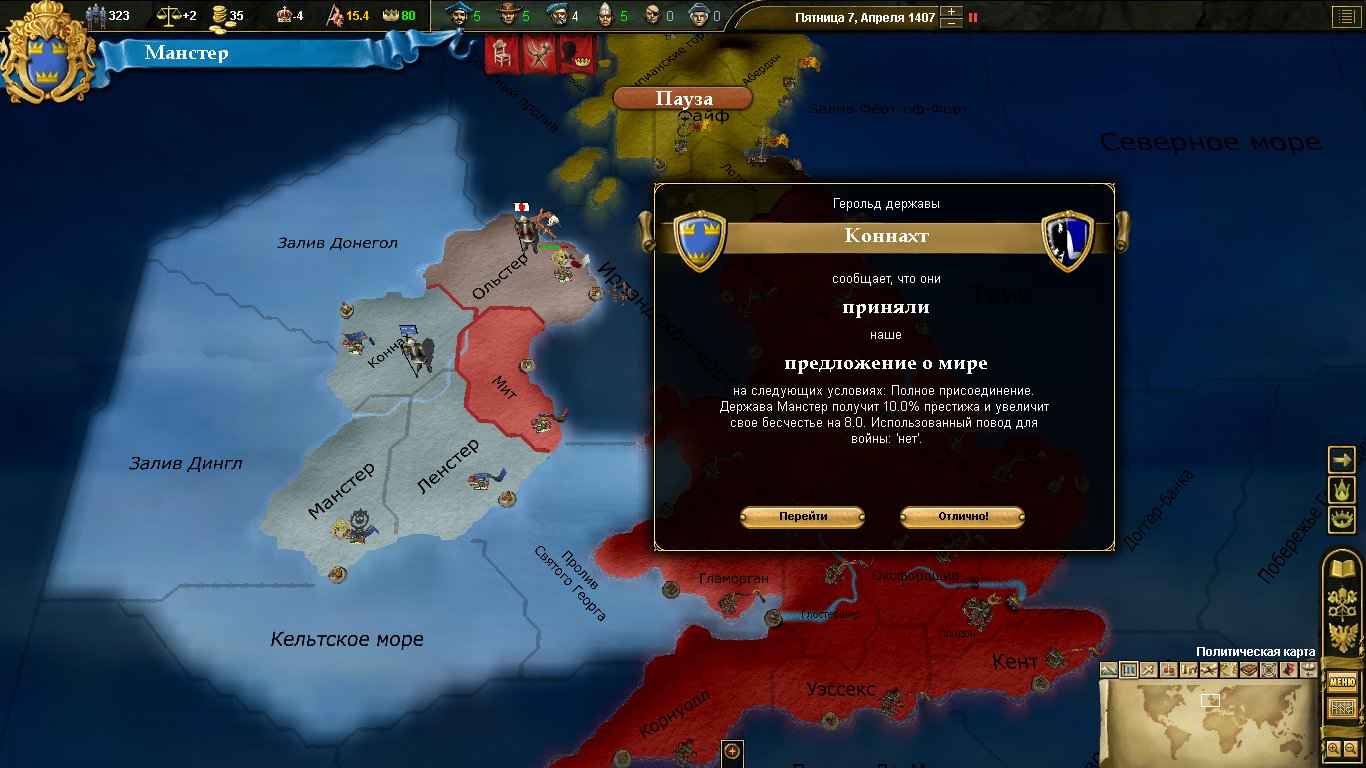The height and width of the screenshot is (768, 1366).
Task: Click the golden arrow button on the right edge
Action: (x=1341, y=459)
